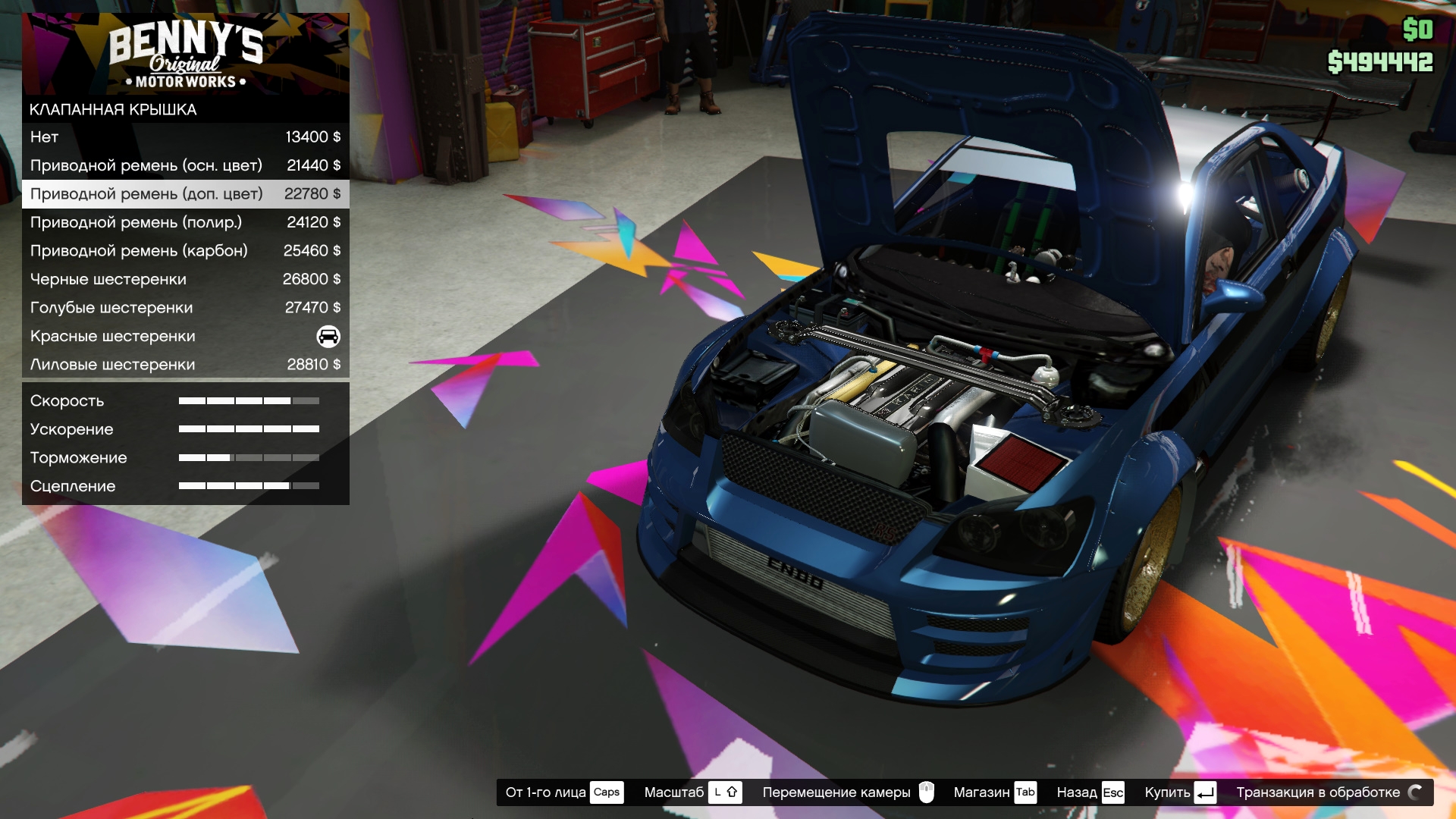Choose Приводной ремень (карбон) option
Screen dimensions: 1456x819
[185, 251]
